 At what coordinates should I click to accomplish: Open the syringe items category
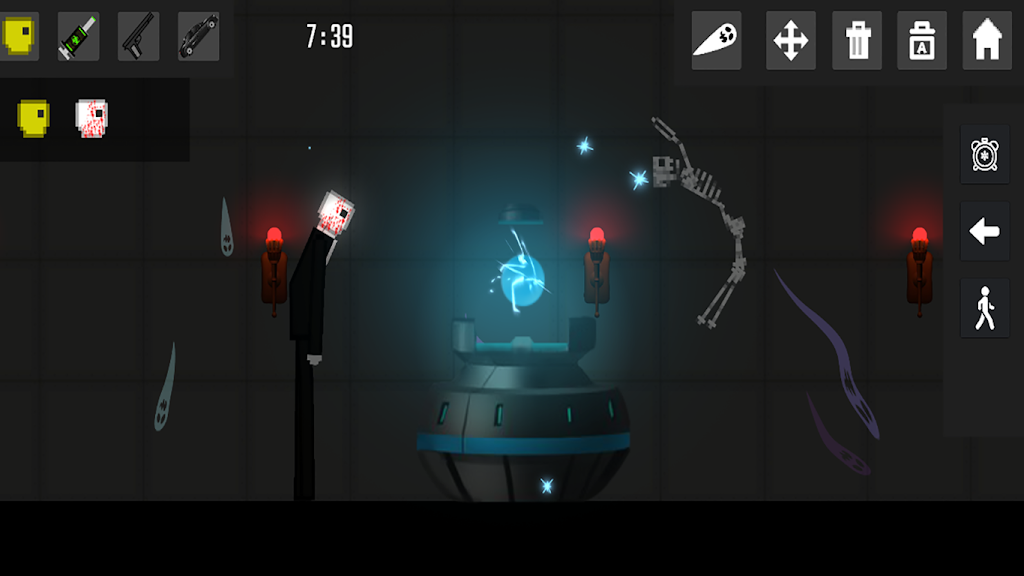click(x=78, y=36)
